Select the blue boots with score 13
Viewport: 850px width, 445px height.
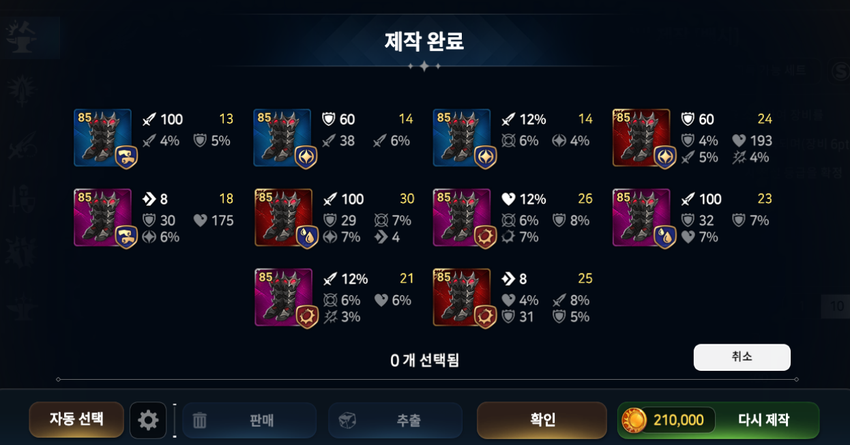coord(103,138)
